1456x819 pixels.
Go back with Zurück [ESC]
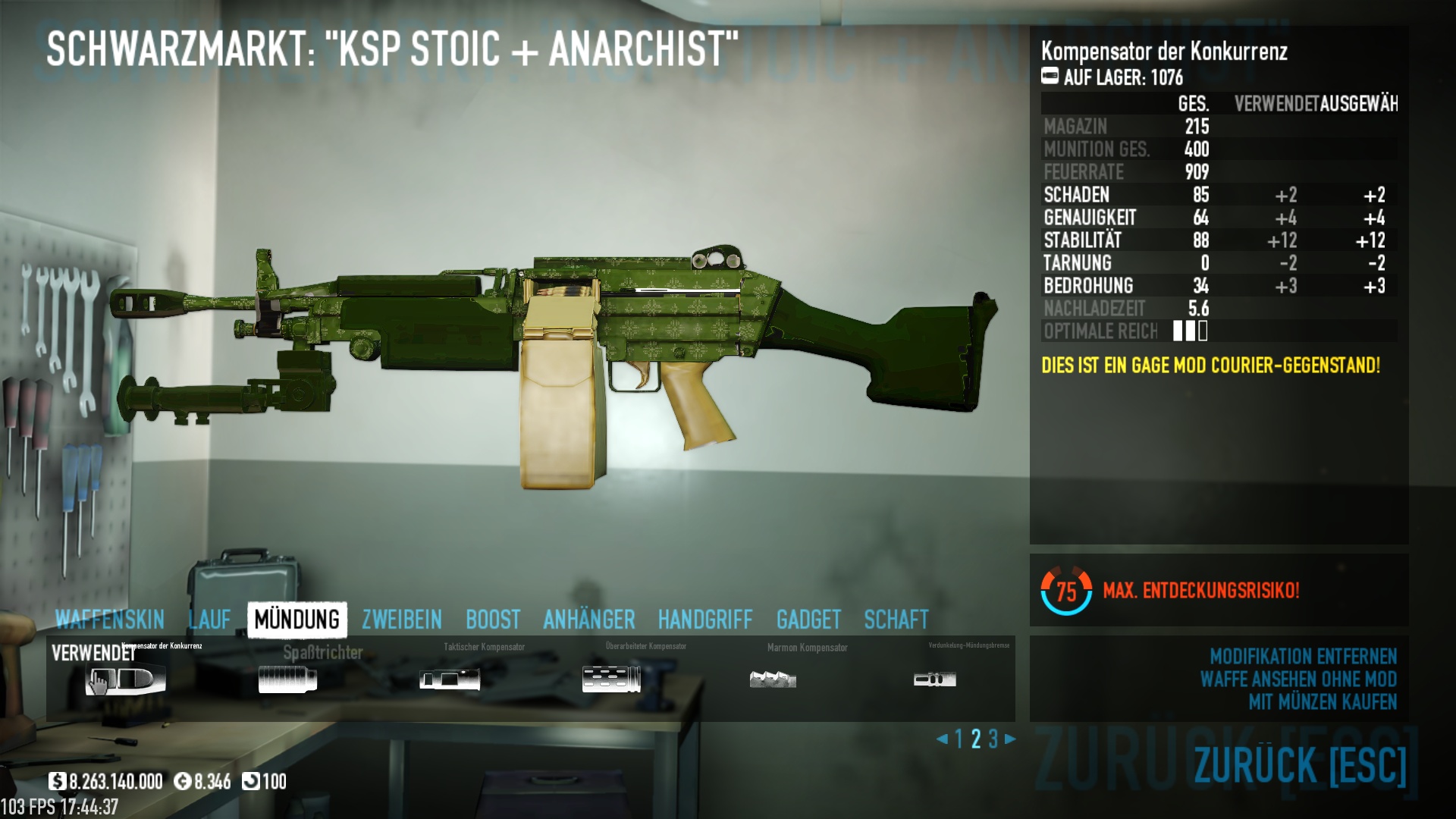click(x=1300, y=764)
